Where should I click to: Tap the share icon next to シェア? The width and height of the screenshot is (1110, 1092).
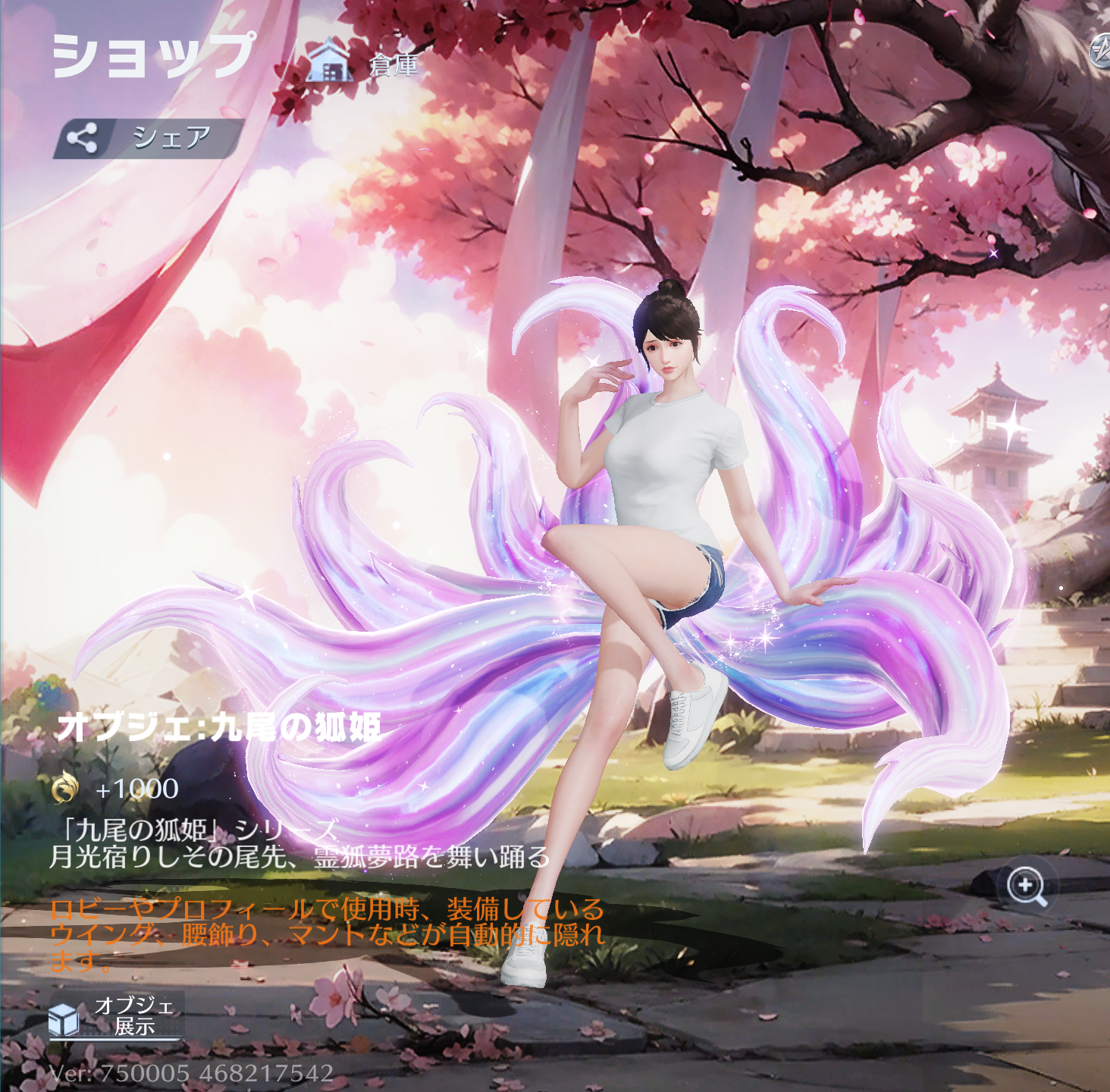click(x=83, y=135)
